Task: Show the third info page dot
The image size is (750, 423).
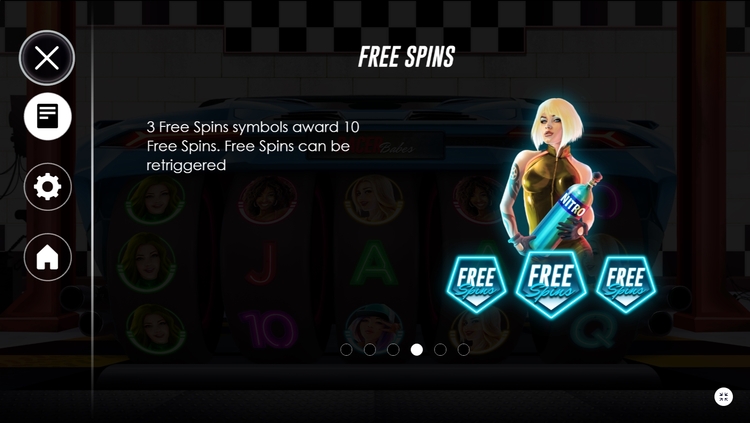Action: coord(393,350)
